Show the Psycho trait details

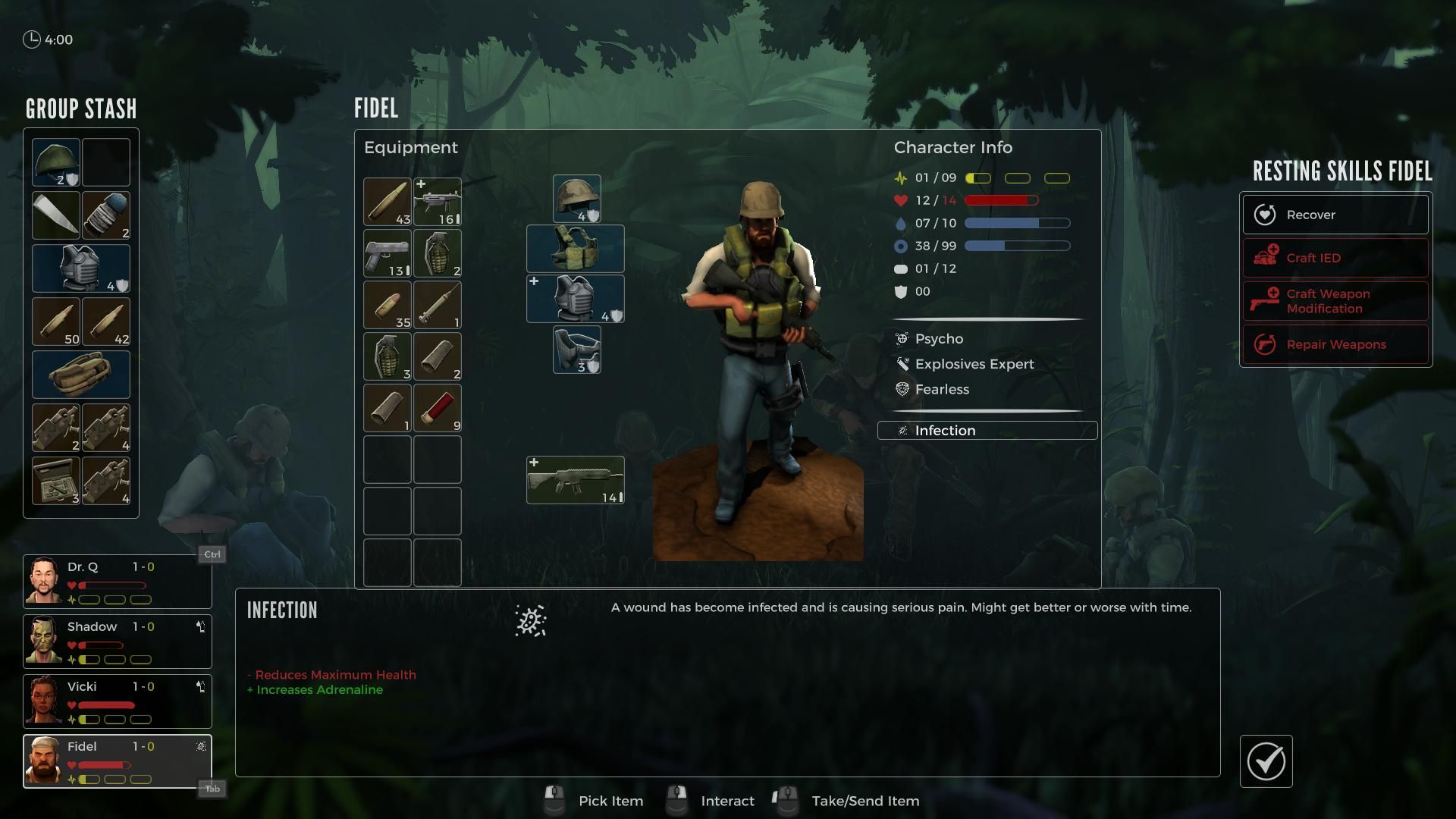pyautogui.click(x=939, y=339)
